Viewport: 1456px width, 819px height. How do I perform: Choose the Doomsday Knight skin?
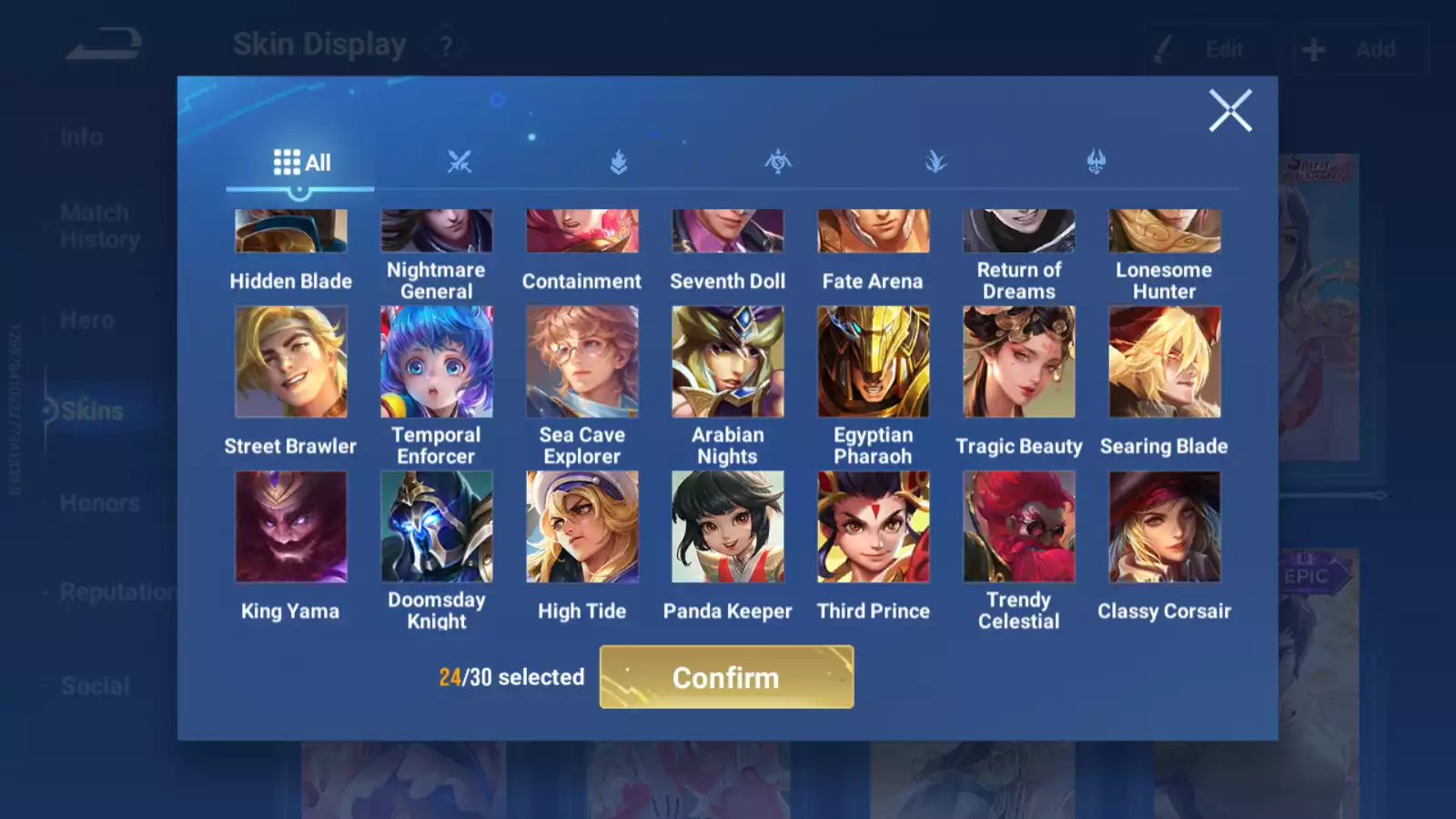(437, 527)
